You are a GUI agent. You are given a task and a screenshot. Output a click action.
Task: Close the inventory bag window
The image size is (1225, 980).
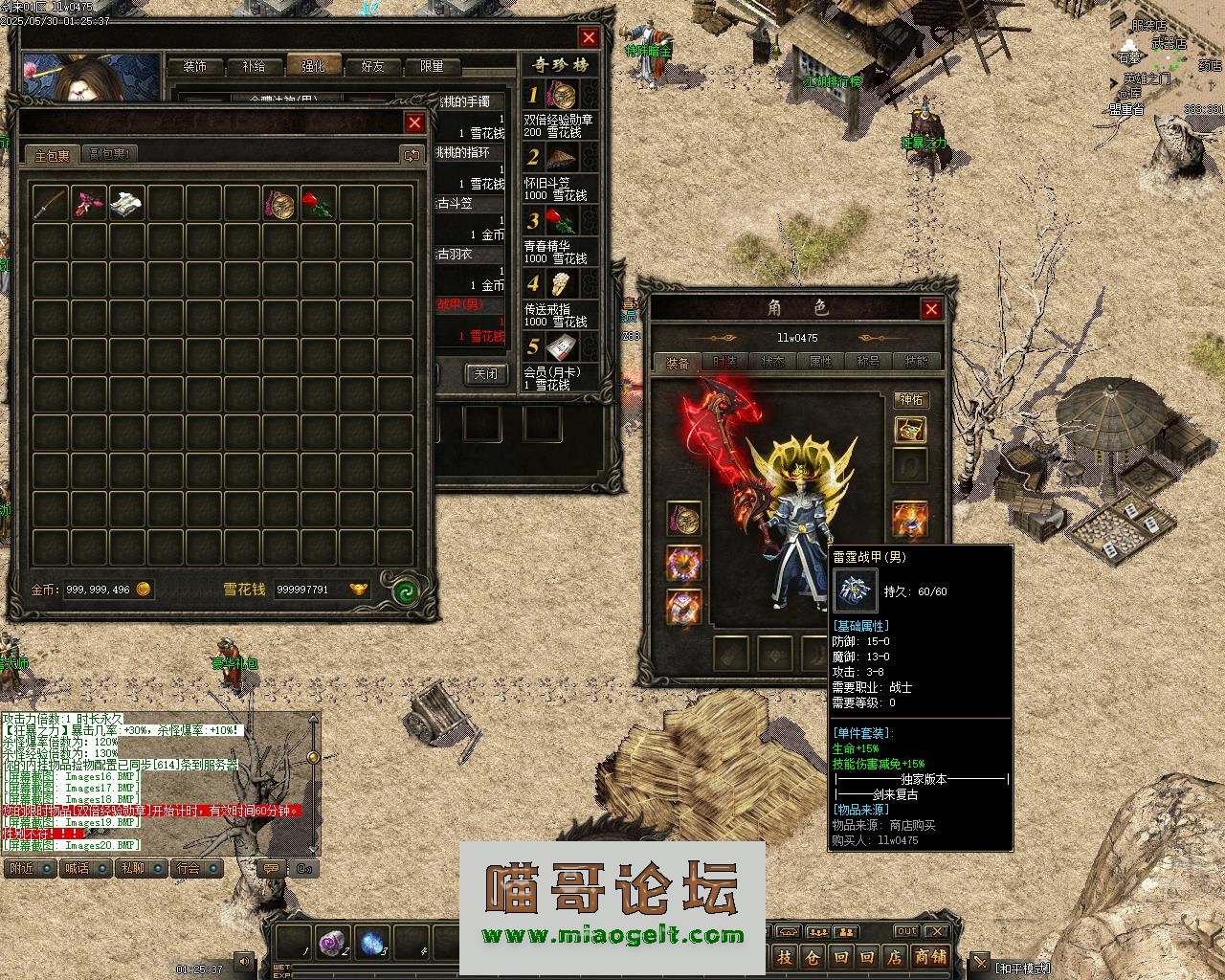414,122
